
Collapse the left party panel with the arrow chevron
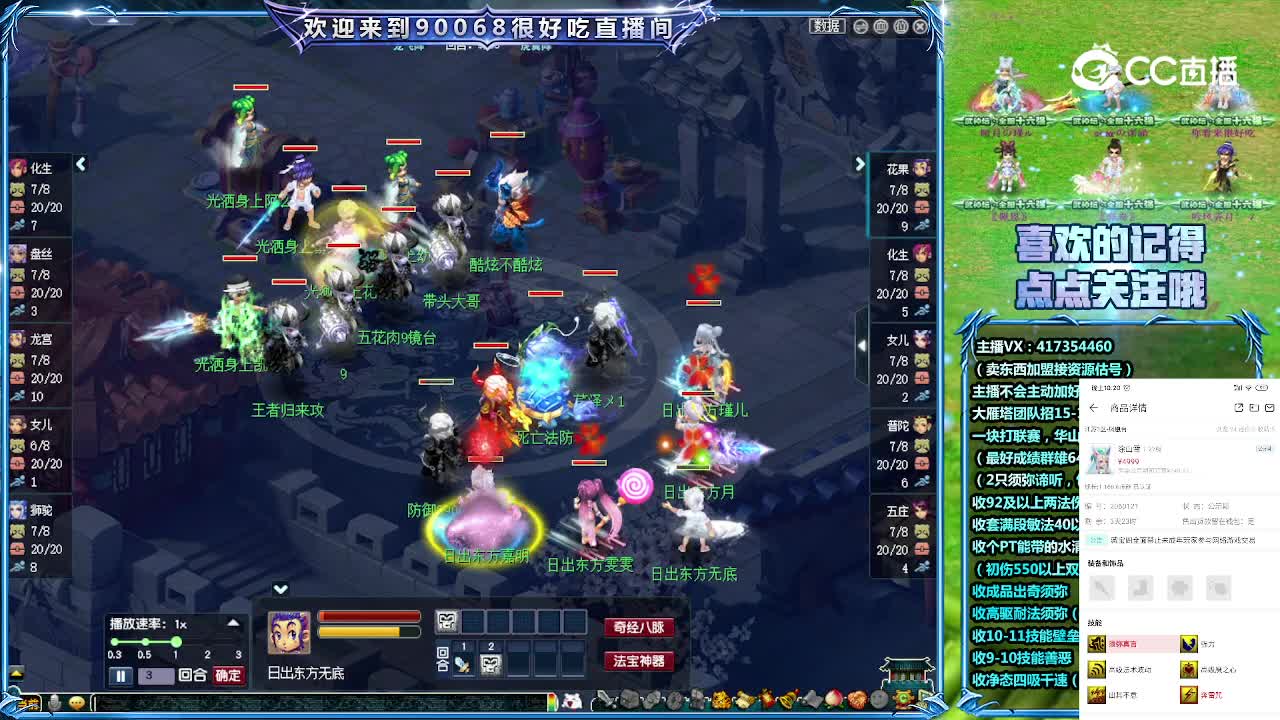click(x=81, y=165)
